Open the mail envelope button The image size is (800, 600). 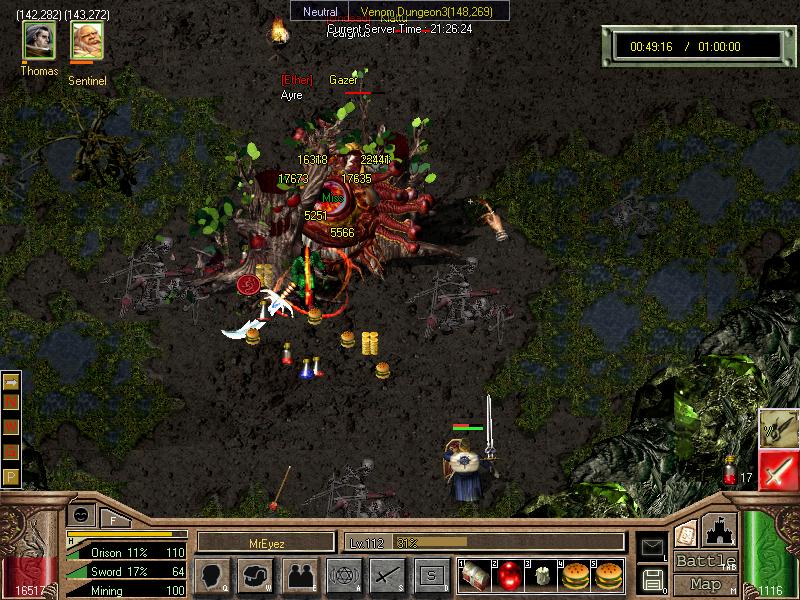tap(652, 546)
